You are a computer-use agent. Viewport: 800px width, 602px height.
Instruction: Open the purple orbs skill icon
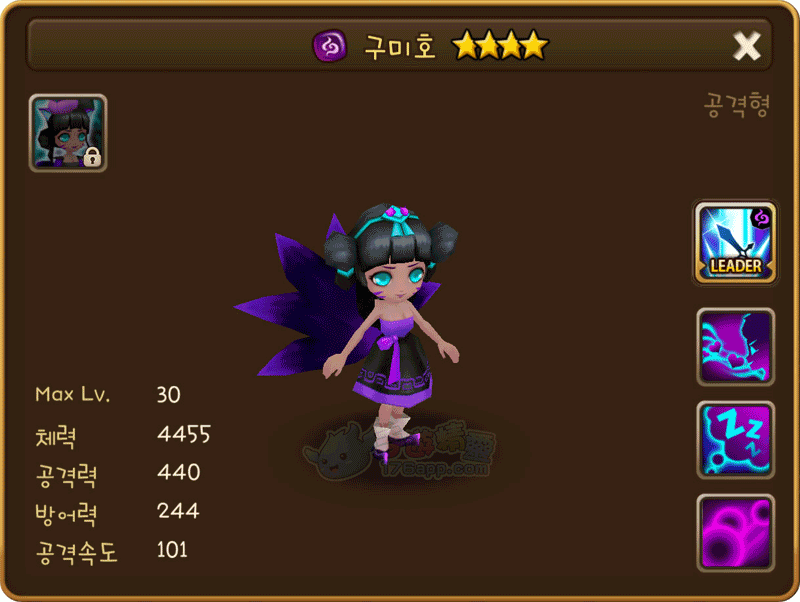(735, 532)
